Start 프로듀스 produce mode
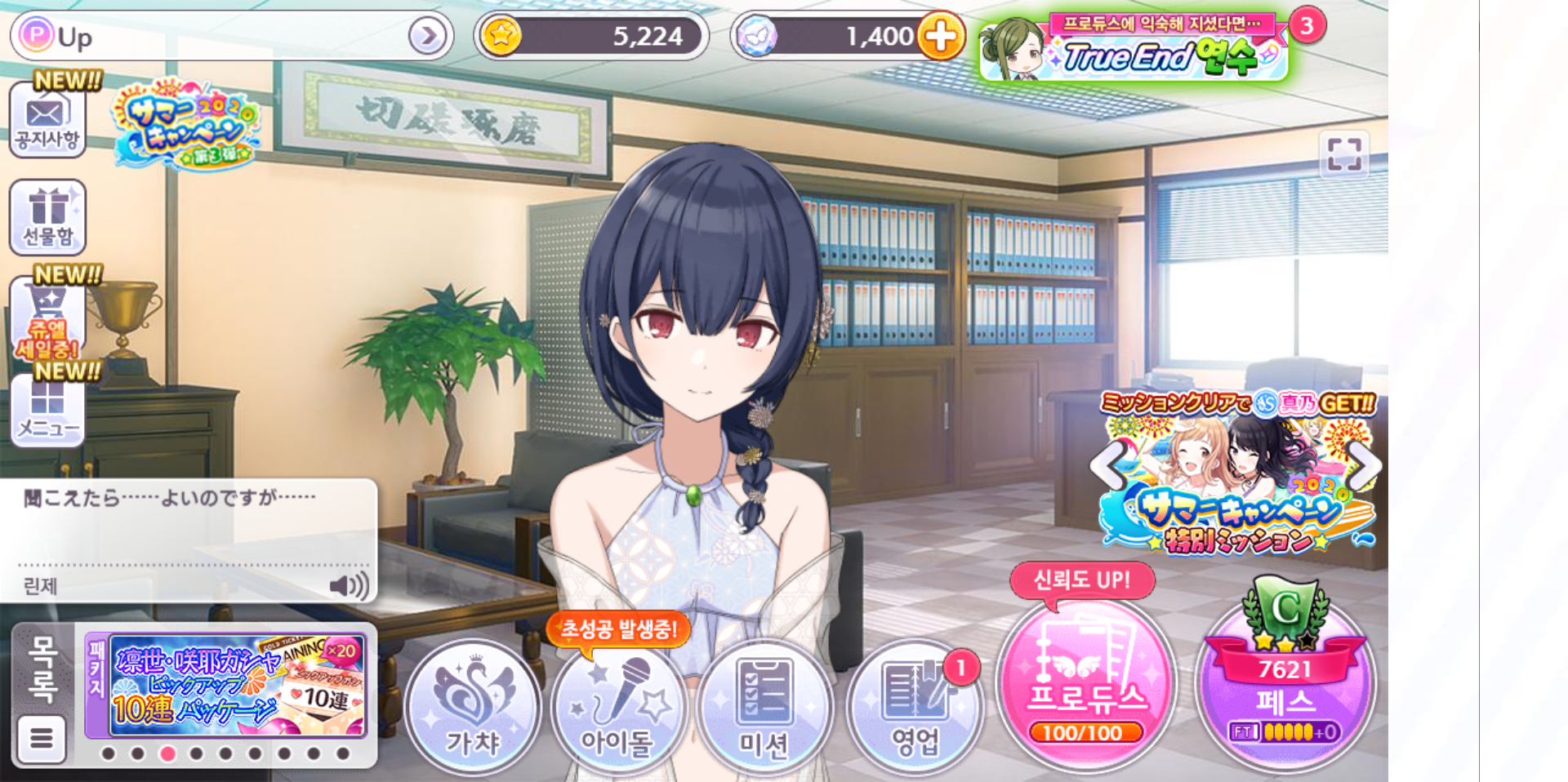Image resolution: width=1568 pixels, height=782 pixels. [x=1085, y=686]
